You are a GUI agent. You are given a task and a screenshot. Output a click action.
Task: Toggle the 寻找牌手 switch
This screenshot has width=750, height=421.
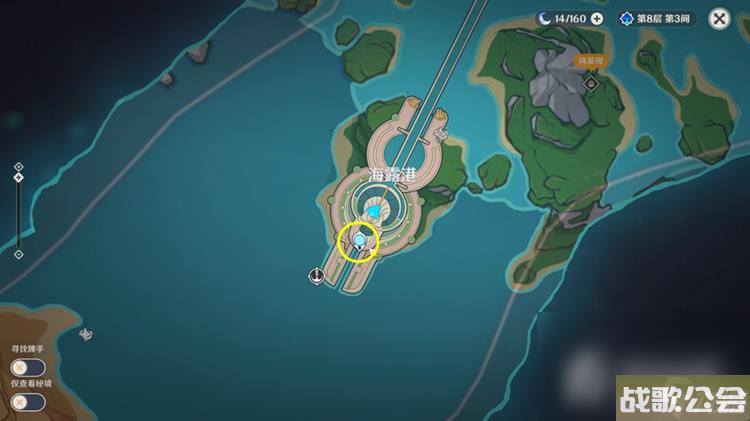click(x=28, y=367)
